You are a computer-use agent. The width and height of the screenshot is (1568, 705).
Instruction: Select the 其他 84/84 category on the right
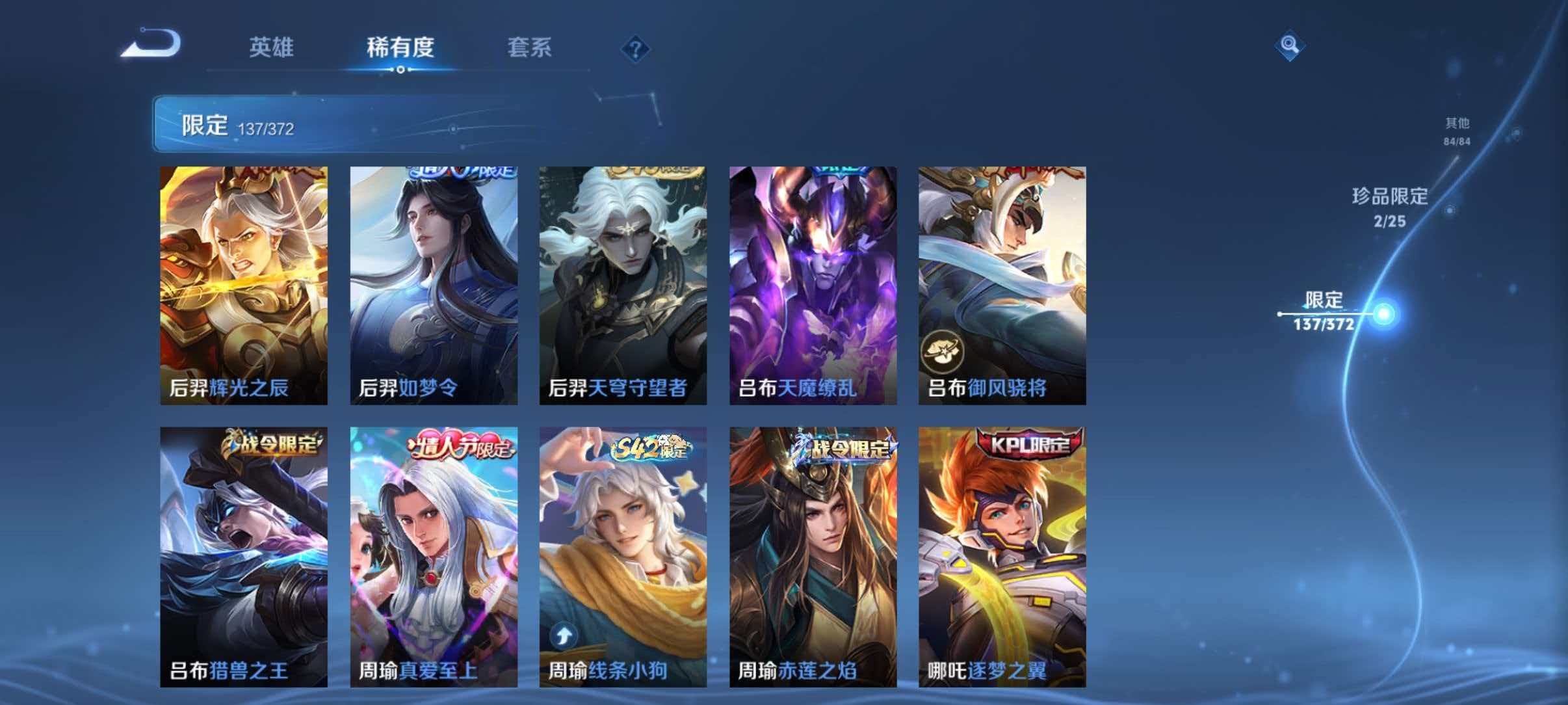[x=1456, y=131]
